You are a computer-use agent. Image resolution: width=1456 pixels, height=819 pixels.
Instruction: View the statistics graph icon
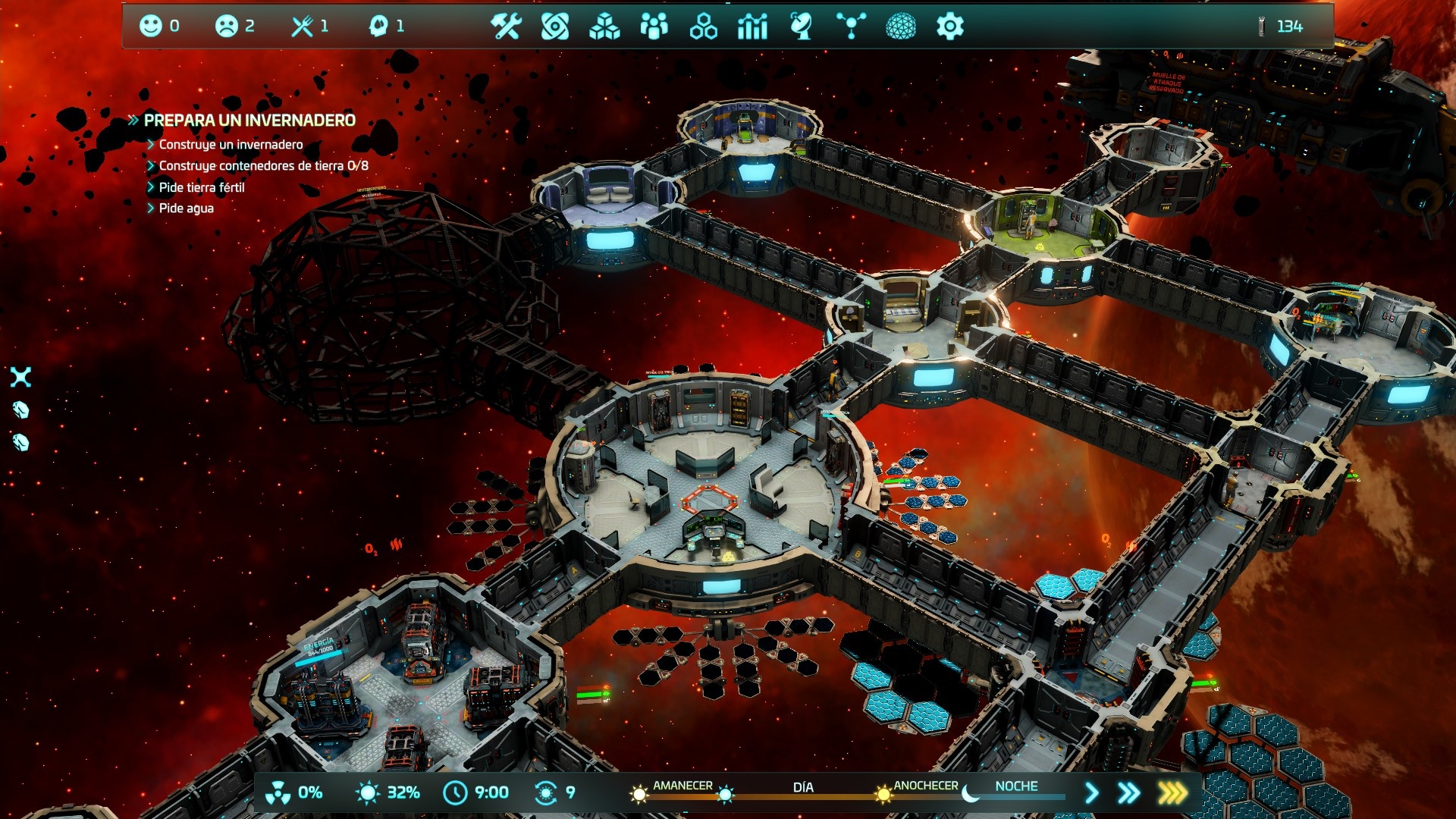pos(753,27)
